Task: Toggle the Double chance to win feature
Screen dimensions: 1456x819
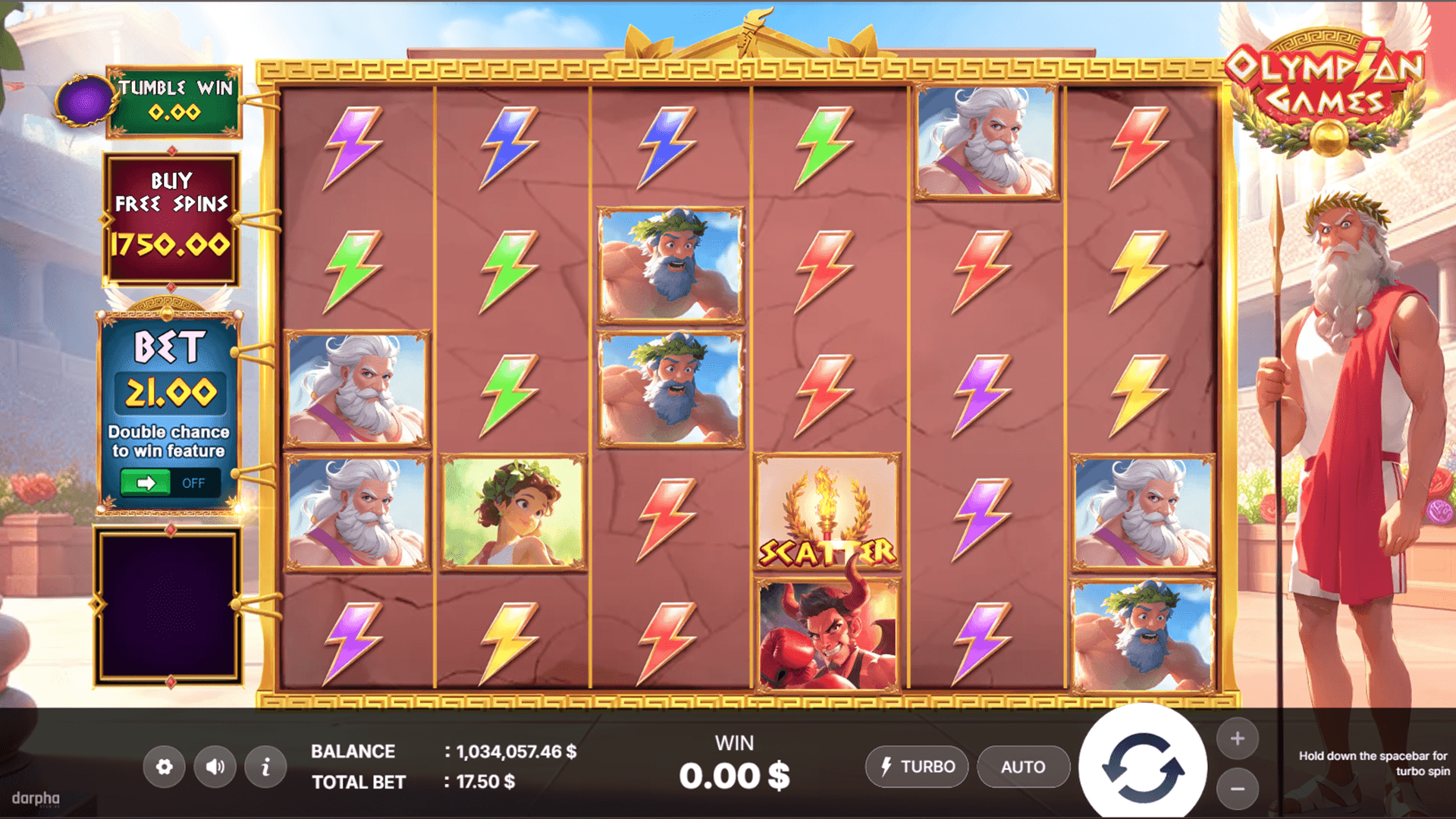Action: point(170,483)
